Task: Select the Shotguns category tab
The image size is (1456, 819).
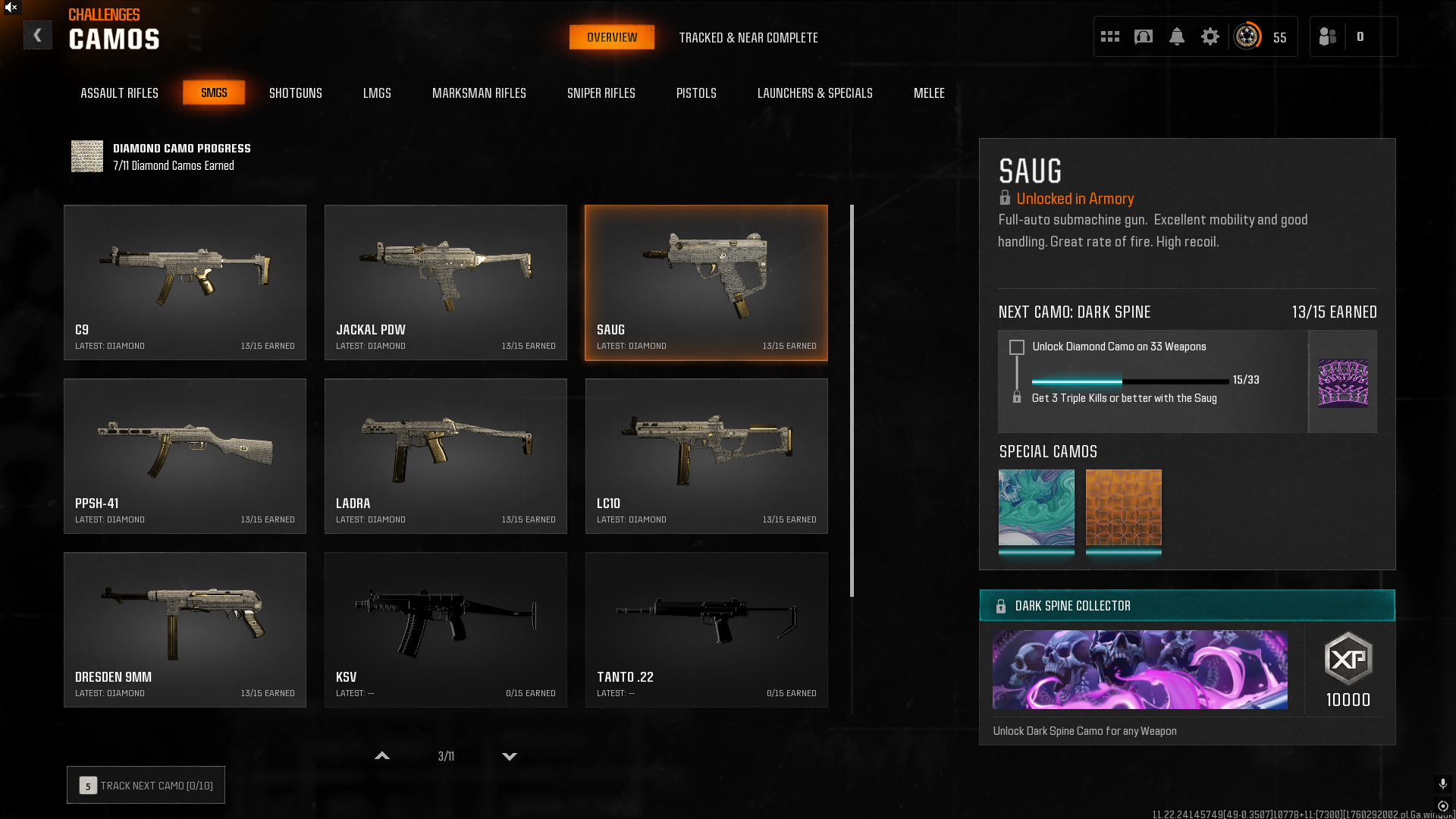Action: [x=295, y=93]
